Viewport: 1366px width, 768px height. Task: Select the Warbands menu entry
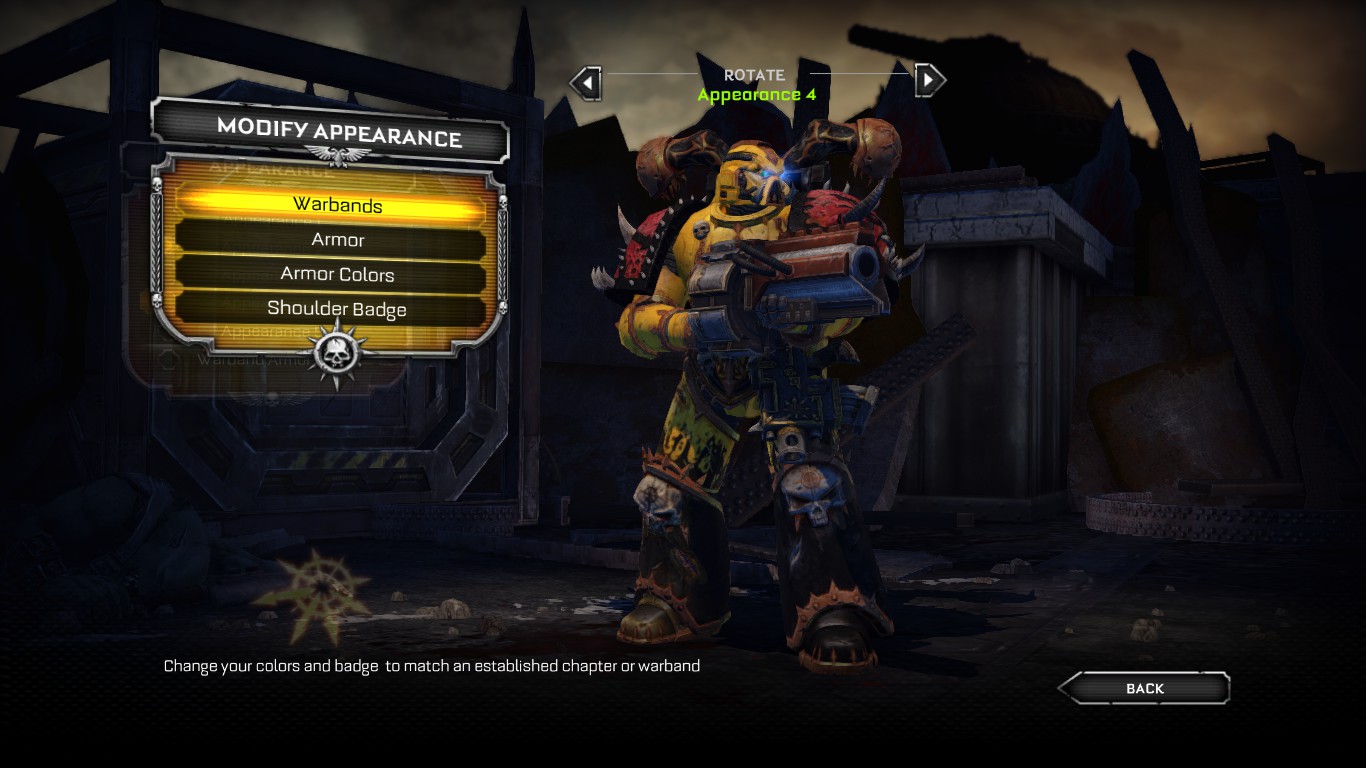337,205
